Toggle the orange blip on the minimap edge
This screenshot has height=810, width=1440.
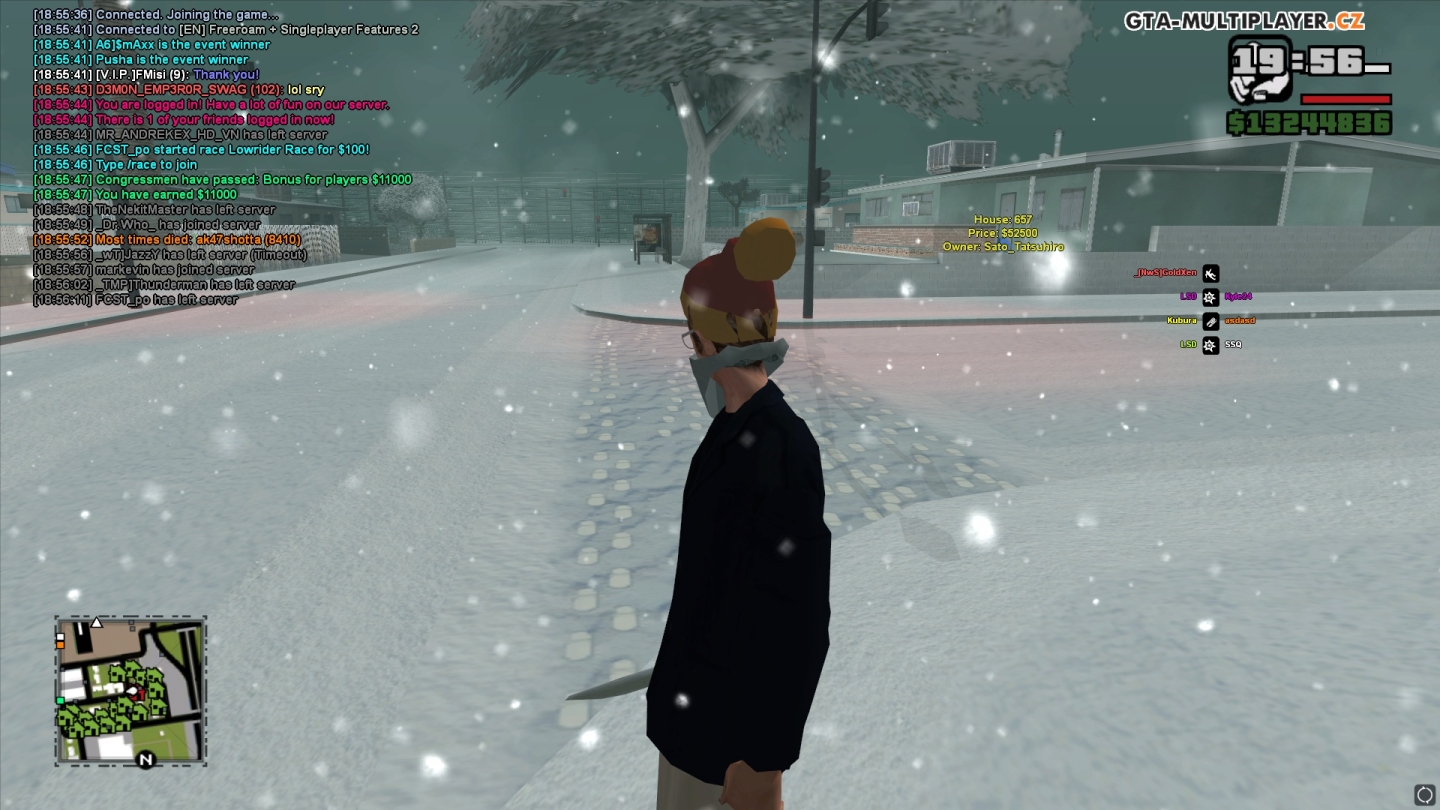click(60, 645)
